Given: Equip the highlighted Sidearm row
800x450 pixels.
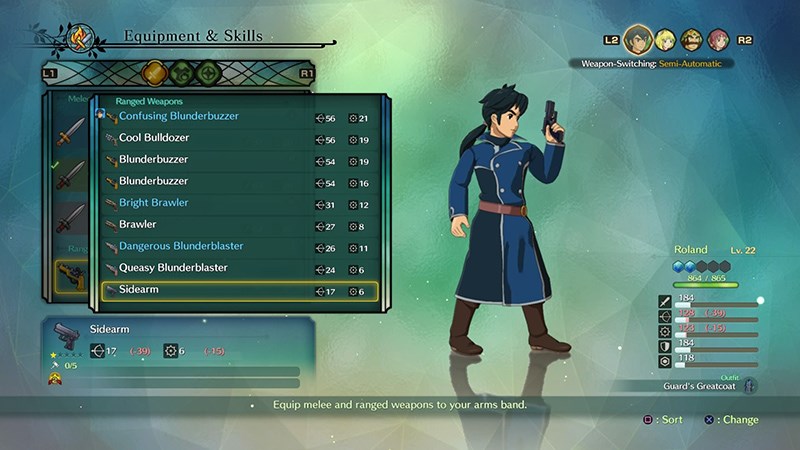Looking at the screenshot, I should pyautogui.click(x=240, y=291).
